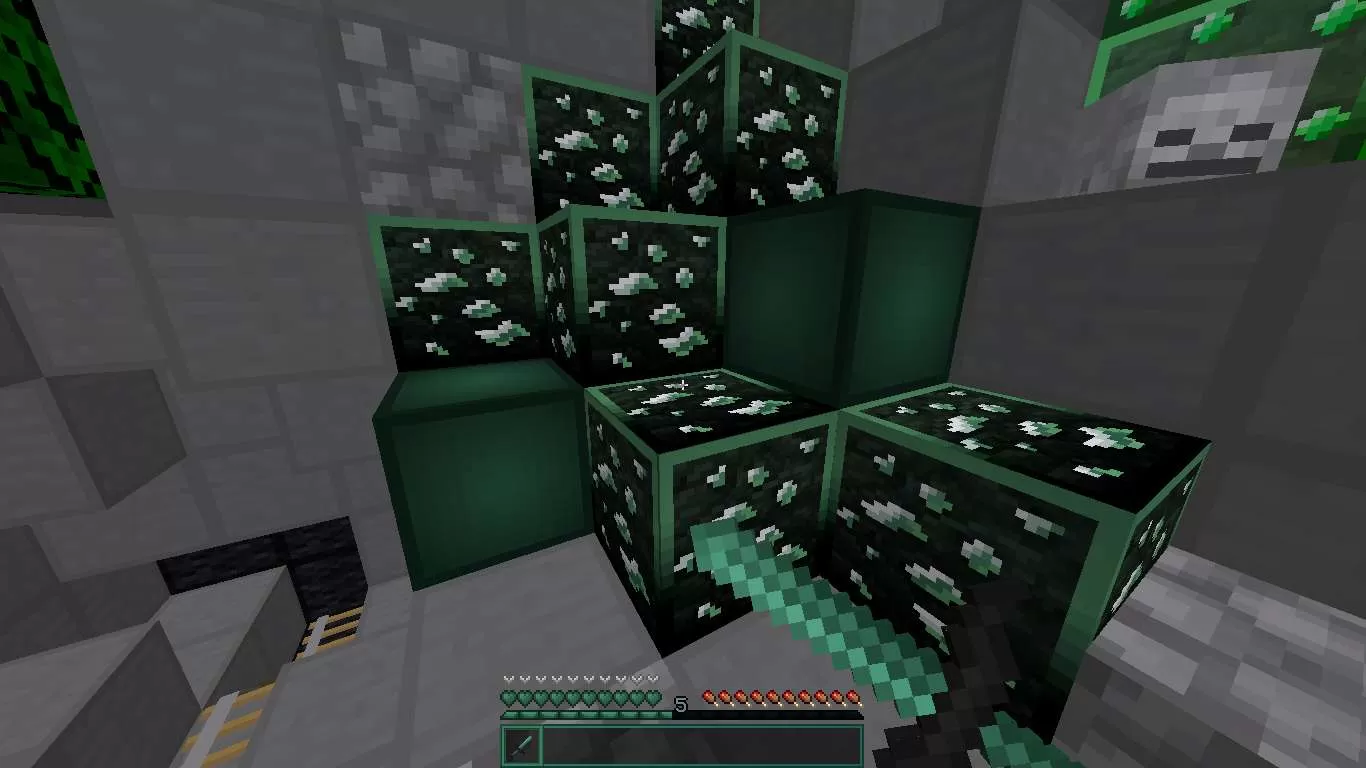
Task: Click the experience level number 5
Action: click(682, 702)
